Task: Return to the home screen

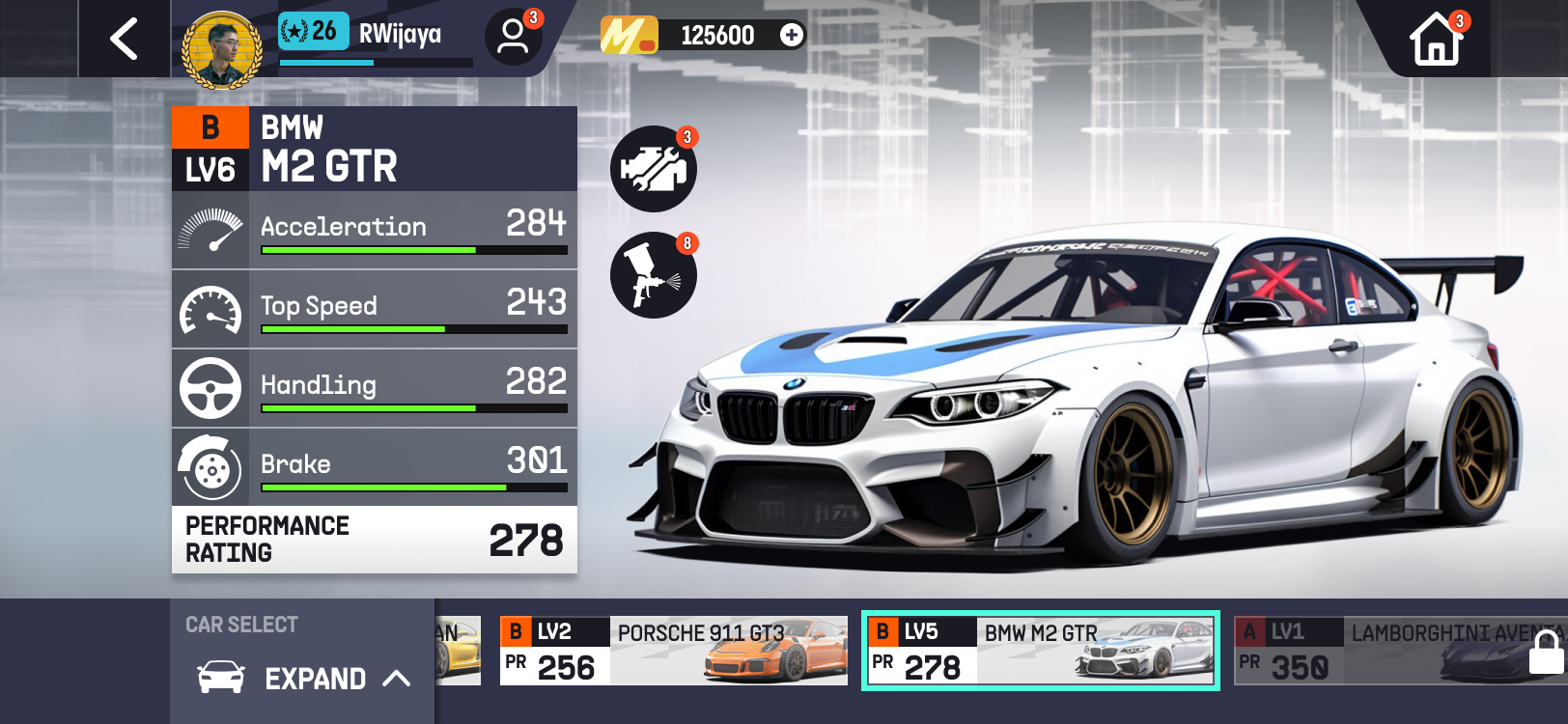Action: click(1436, 41)
